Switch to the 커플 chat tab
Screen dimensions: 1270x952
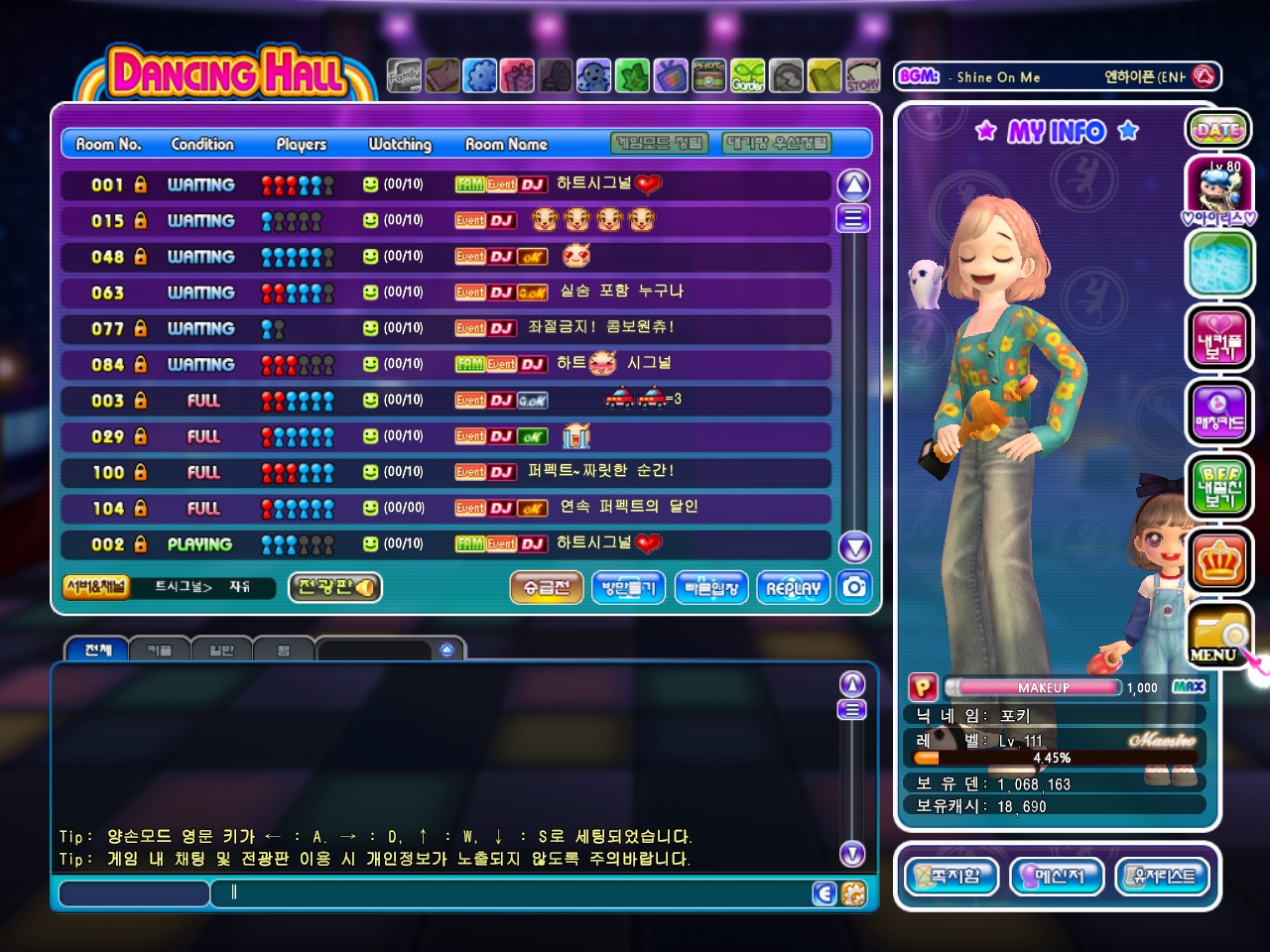pyautogui.click(x=159, y=651)
